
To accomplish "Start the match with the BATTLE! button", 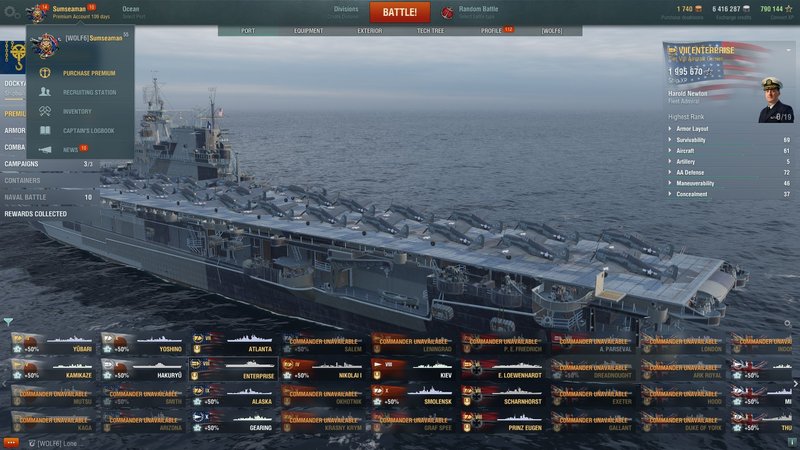I will (399, 12).
